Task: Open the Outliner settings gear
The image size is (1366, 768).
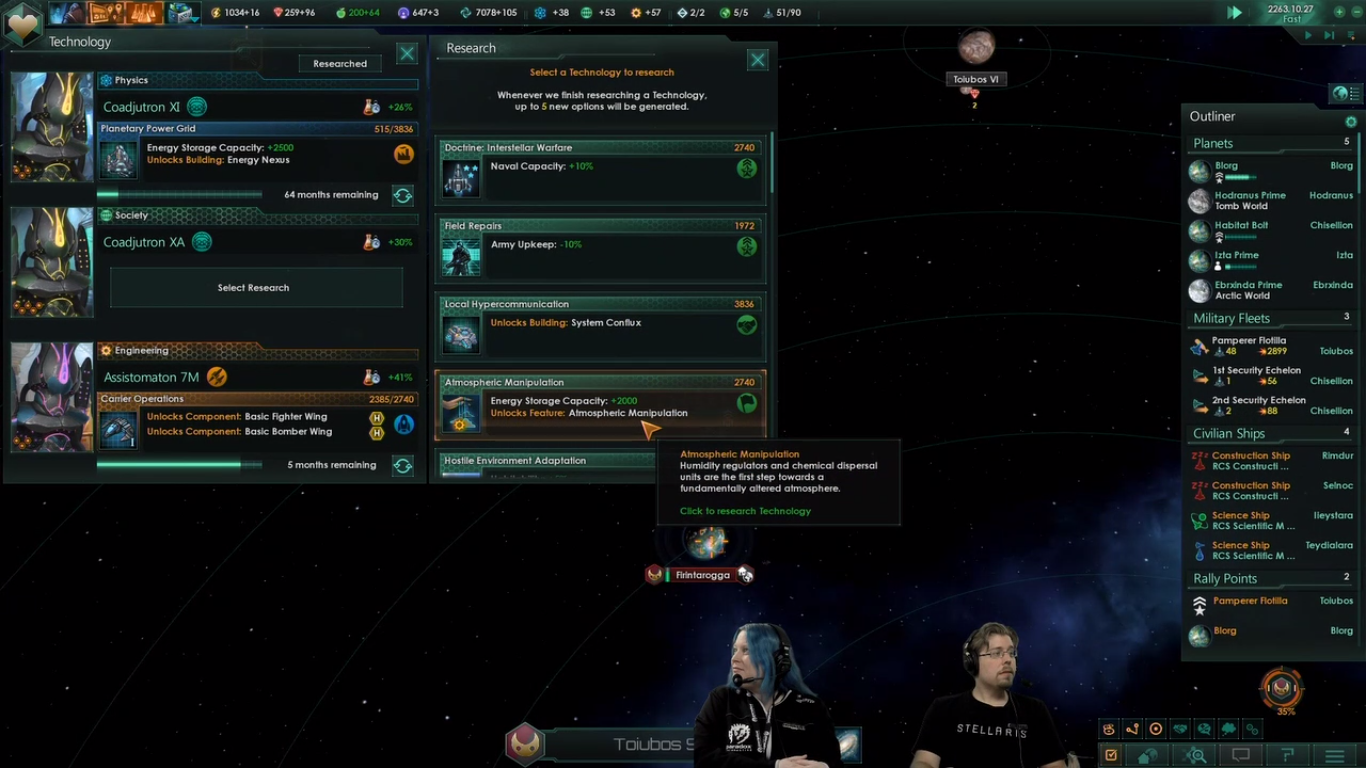Action: click(x=1351, y=121)
